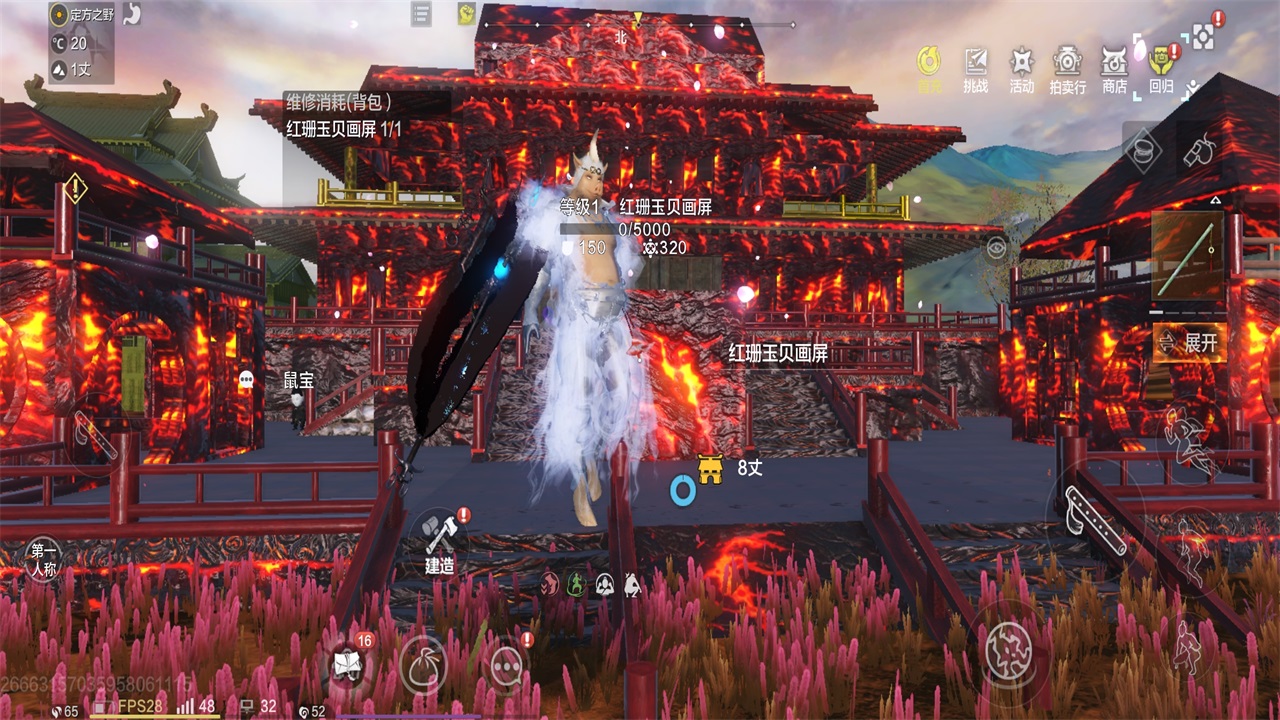Toggle the eye visibility icon
The height and width of the screenshot is (720, 1280).
click(995, 248)
